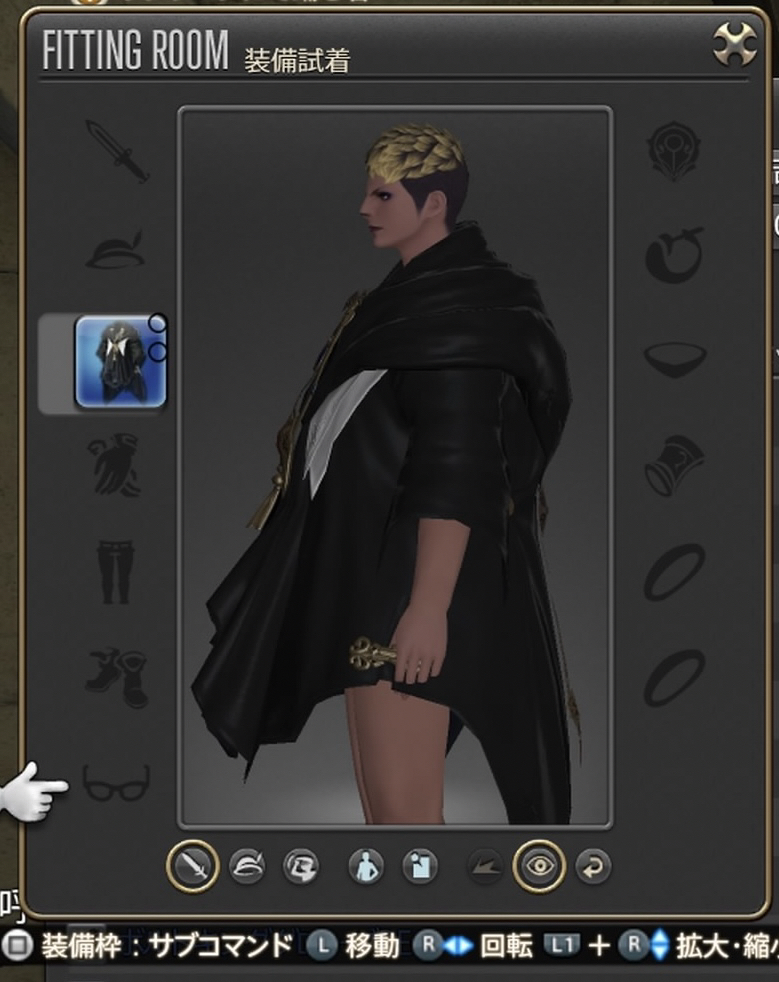Select the upper ring slot
This screenshot has width=779, height=982.
click(x=674, y=571)
